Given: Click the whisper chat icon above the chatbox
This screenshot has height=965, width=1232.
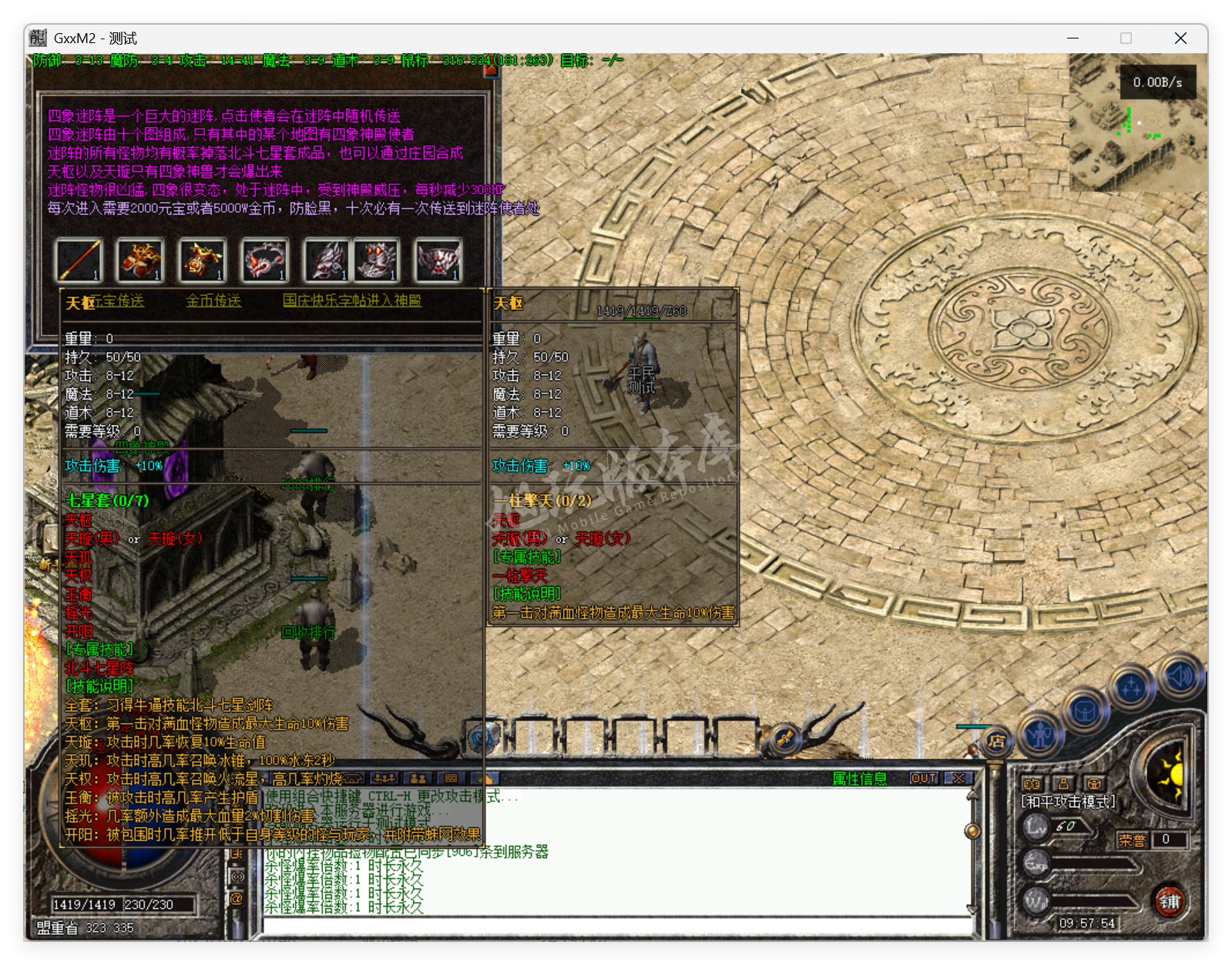Looking at the screenshot, I should coord(417,779).
